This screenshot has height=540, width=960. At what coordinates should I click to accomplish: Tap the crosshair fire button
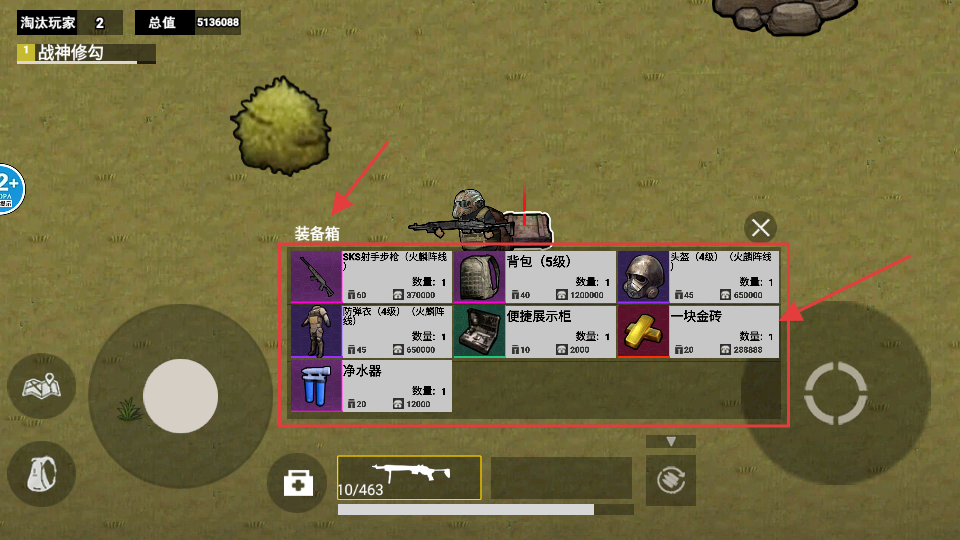pyautogui.click(x=835, y=392)
